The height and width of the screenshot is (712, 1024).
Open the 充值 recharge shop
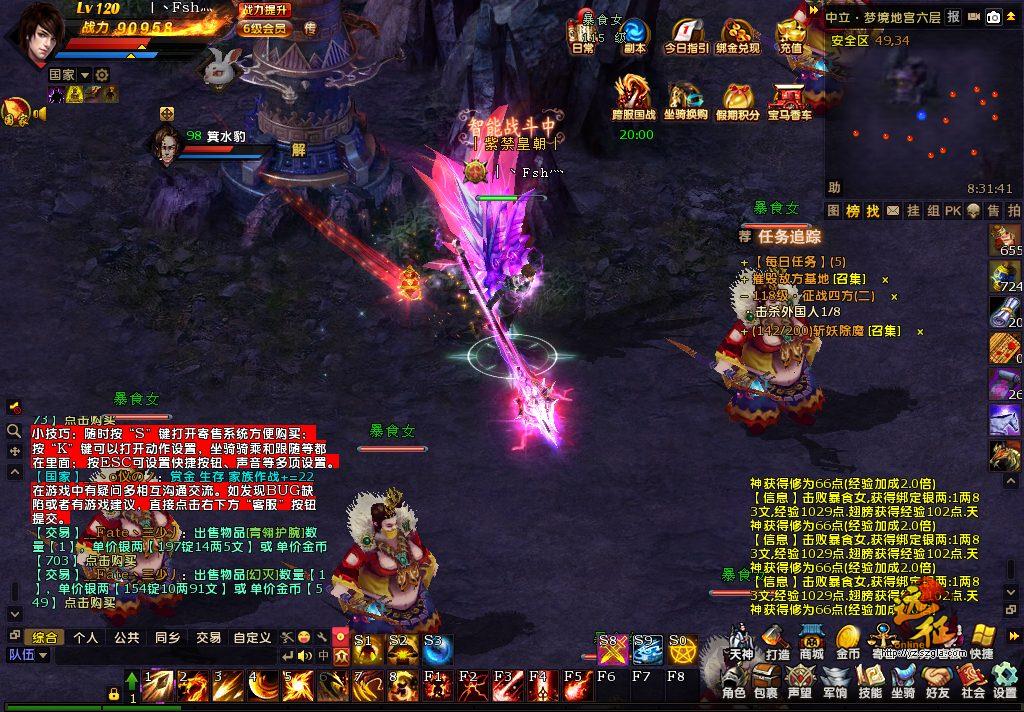[791, 36]
